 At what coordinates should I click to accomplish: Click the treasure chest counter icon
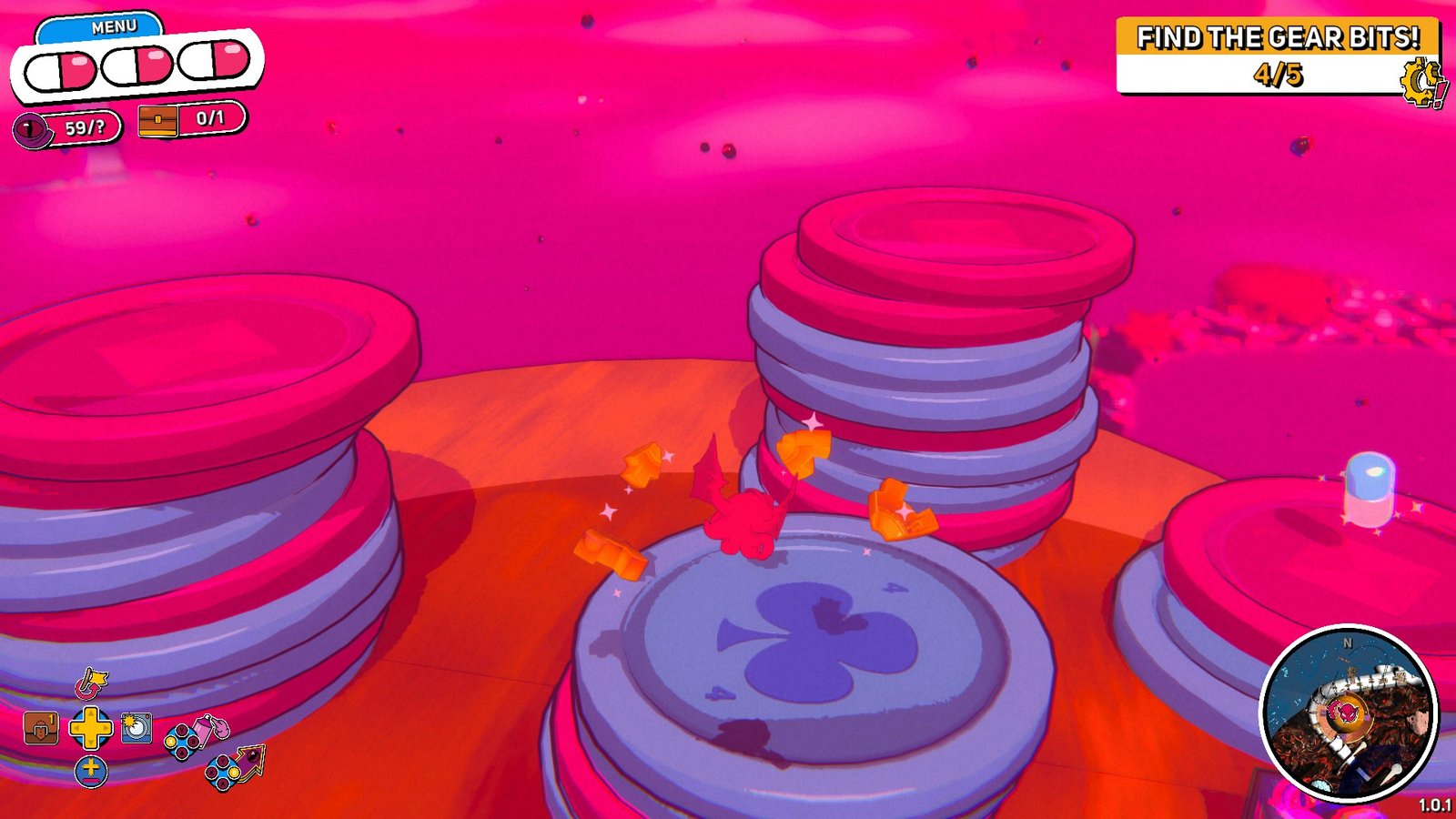pos(157,119)
